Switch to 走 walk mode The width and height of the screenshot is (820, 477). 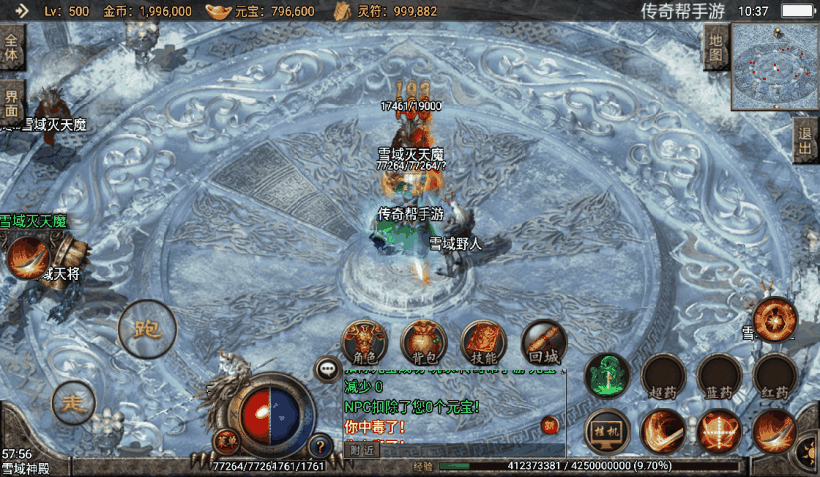click(73, 403)
